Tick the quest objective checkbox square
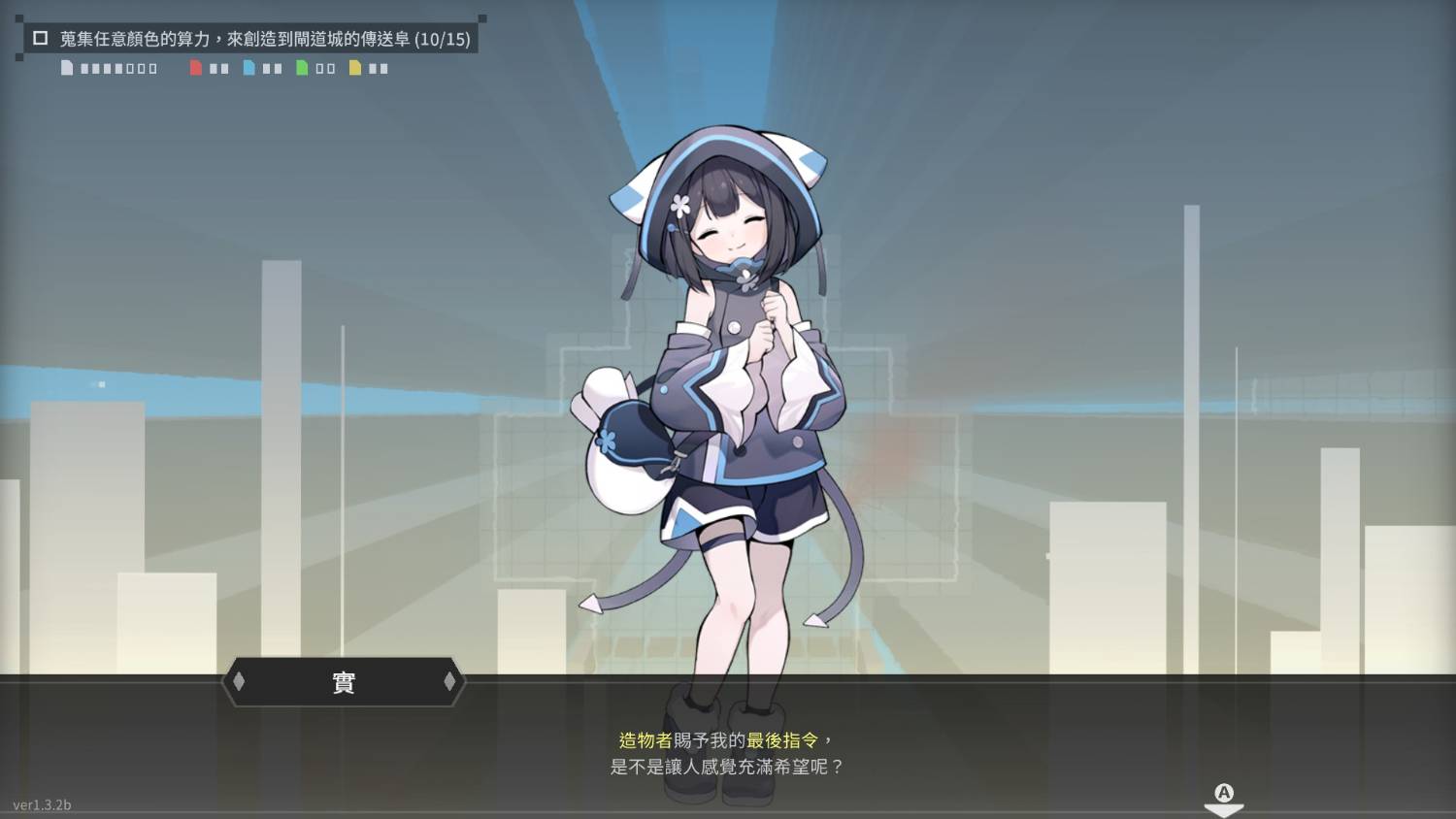 coord(41,39)
